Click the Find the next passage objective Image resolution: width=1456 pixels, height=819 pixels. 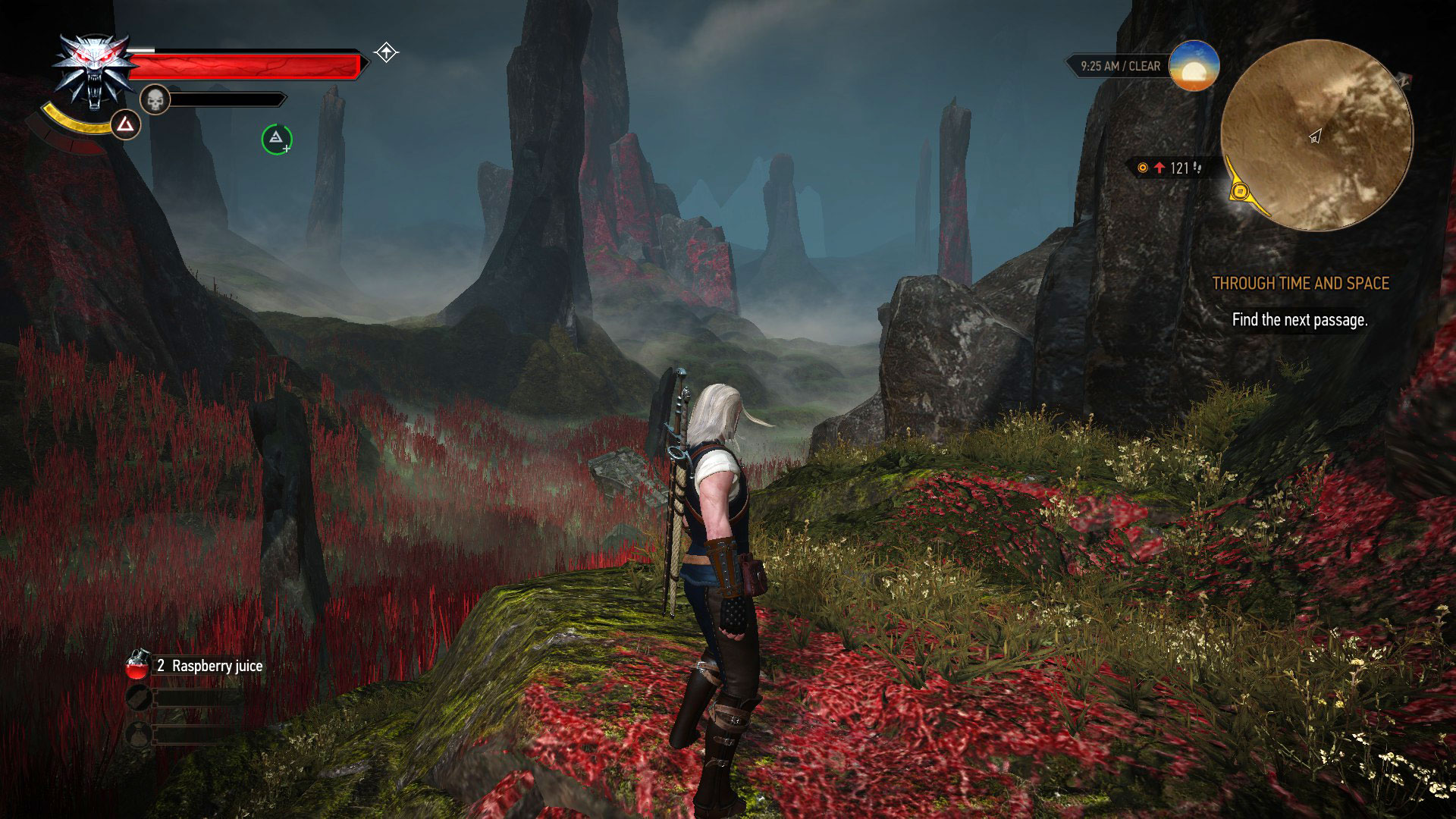click(x=1301, y=321)
